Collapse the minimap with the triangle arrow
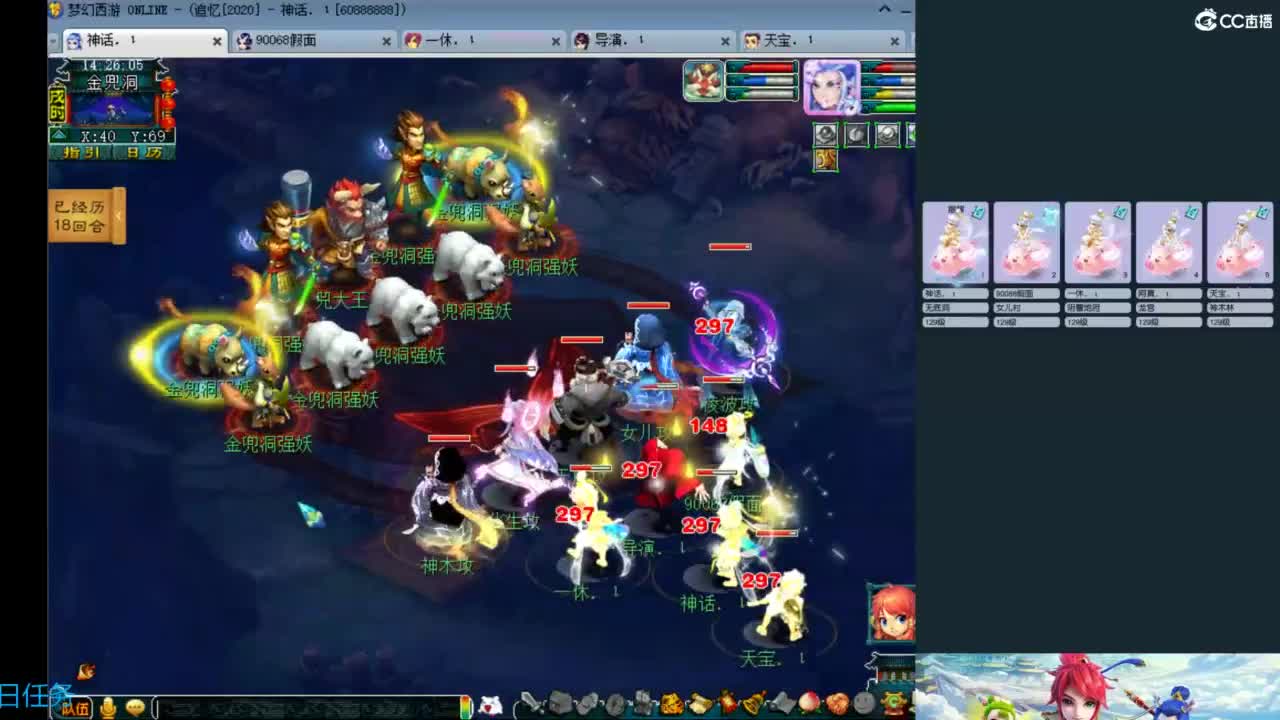The width and height of the screenshot is (1280, 720). [58, 134]
